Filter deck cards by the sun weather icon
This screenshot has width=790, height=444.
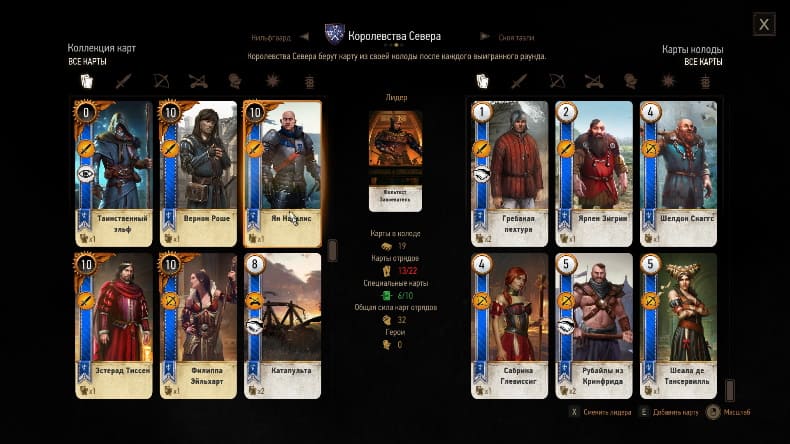tap(669, 81)
